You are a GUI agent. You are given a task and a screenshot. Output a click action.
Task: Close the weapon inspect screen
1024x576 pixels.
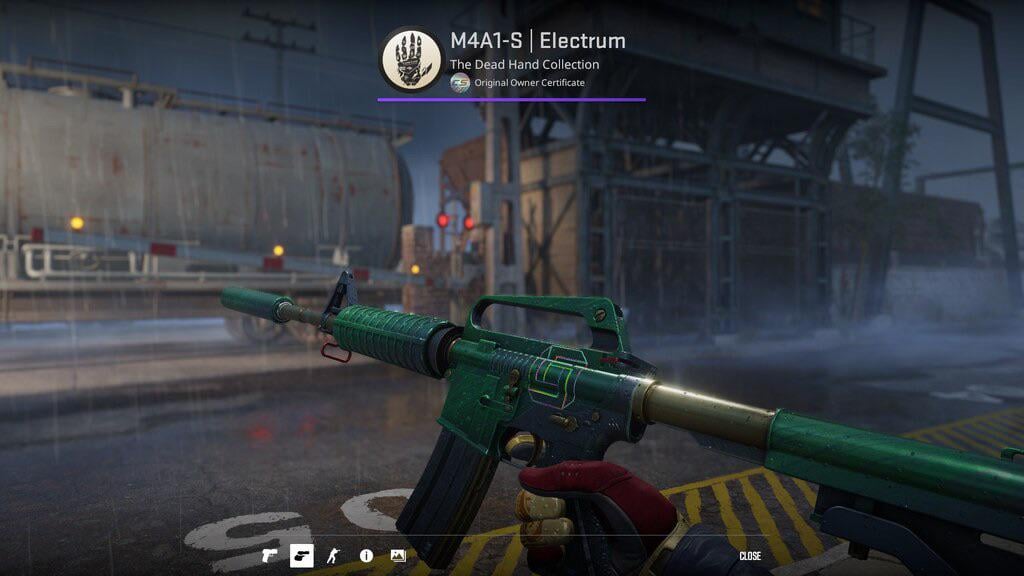[x=750, y=556]
